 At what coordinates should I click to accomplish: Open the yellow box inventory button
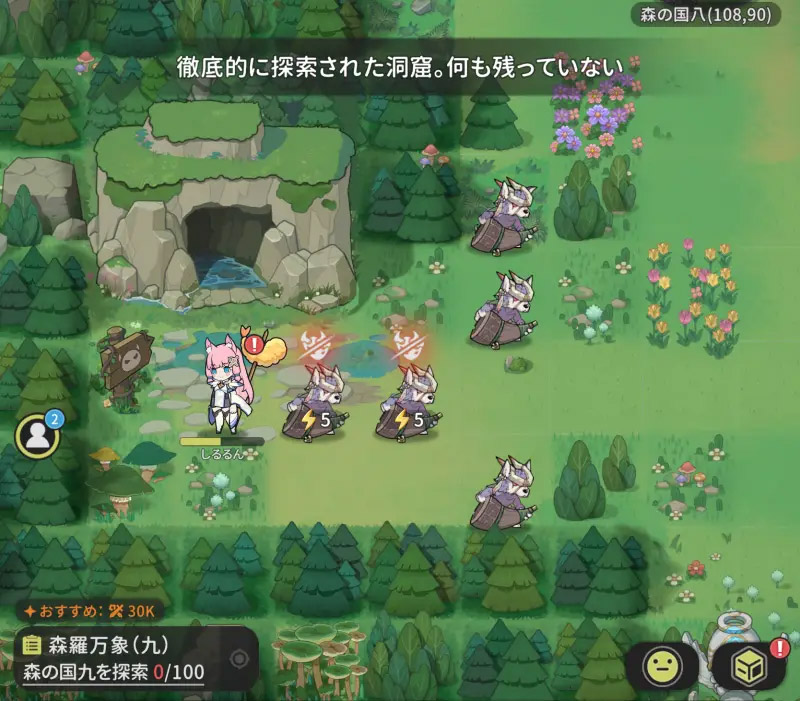[748, 667]
